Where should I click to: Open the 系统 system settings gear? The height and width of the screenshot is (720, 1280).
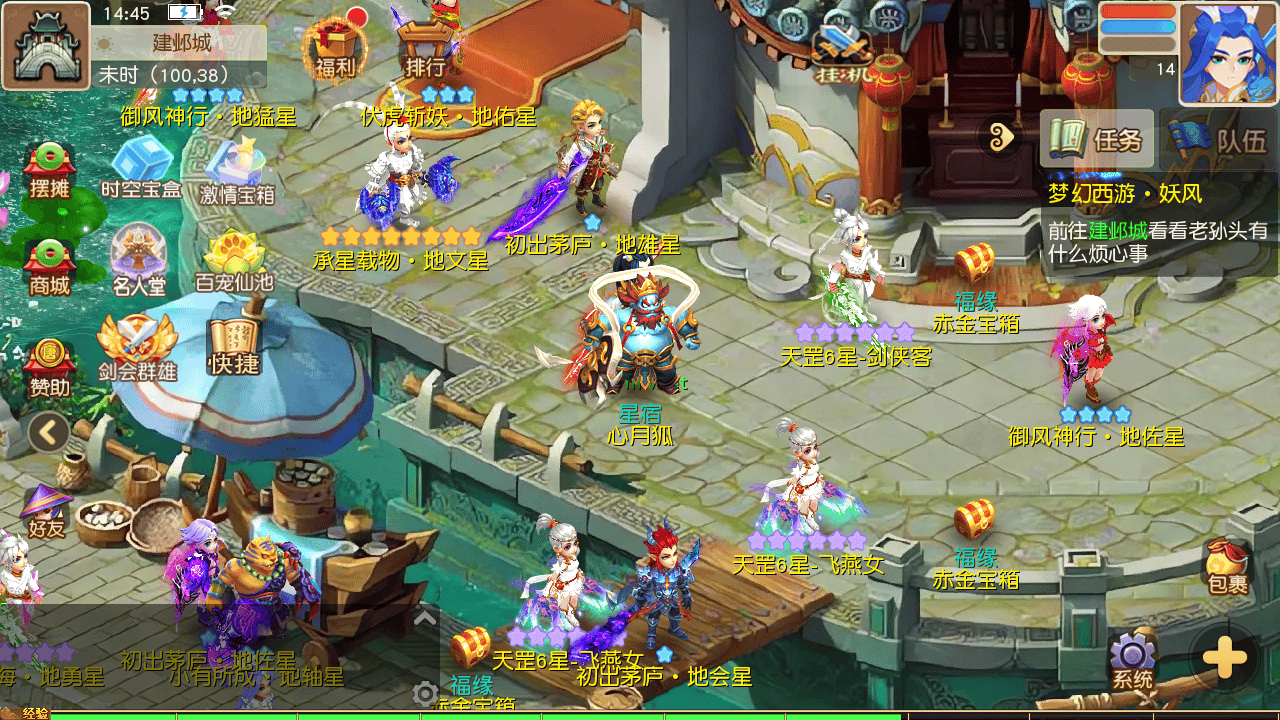[1132, 661]
